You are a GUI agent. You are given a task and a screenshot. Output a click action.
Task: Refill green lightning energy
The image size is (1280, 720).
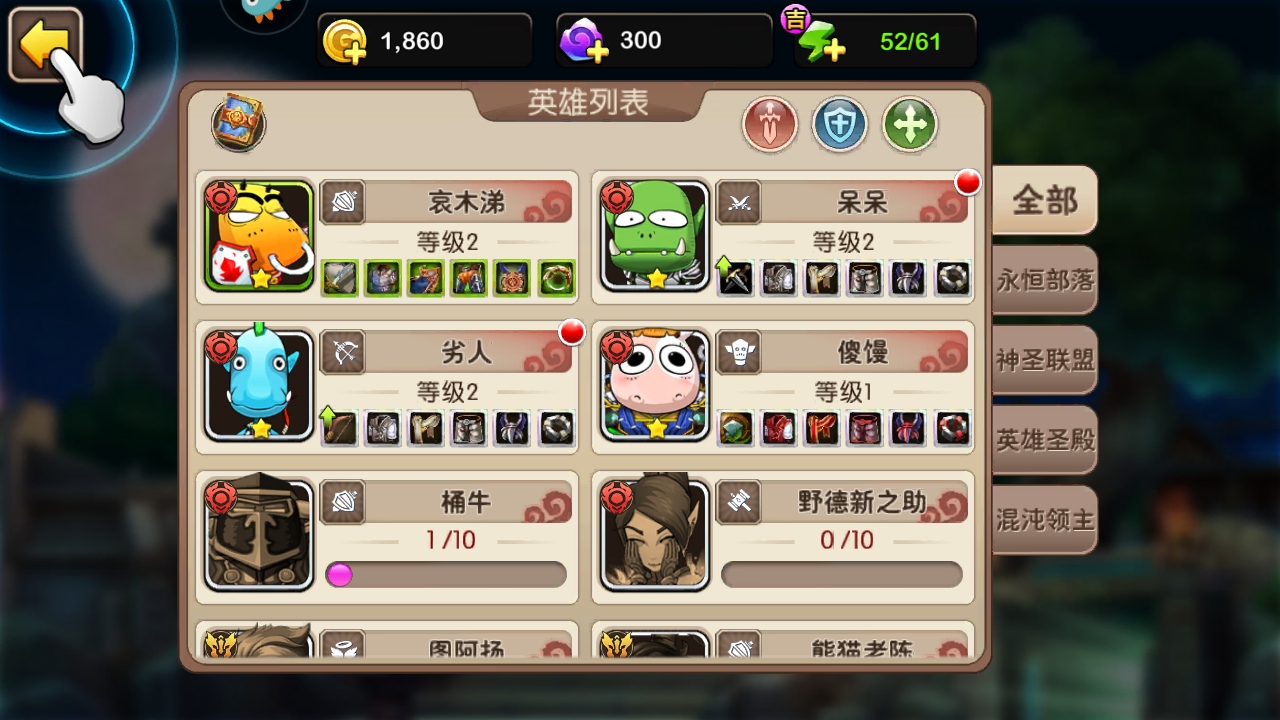point(822,42)
